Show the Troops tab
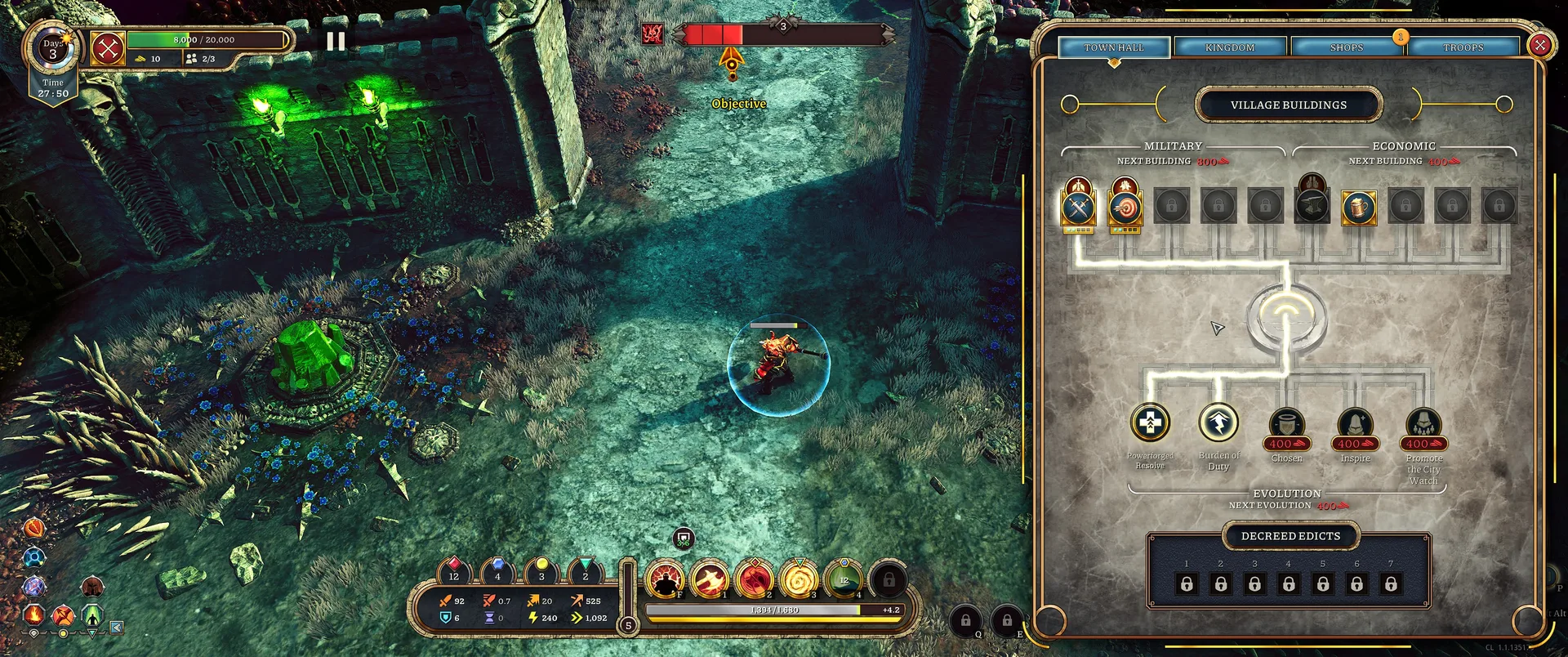The height and width of the screenshot is (657, 1568). pos(1463,47)
